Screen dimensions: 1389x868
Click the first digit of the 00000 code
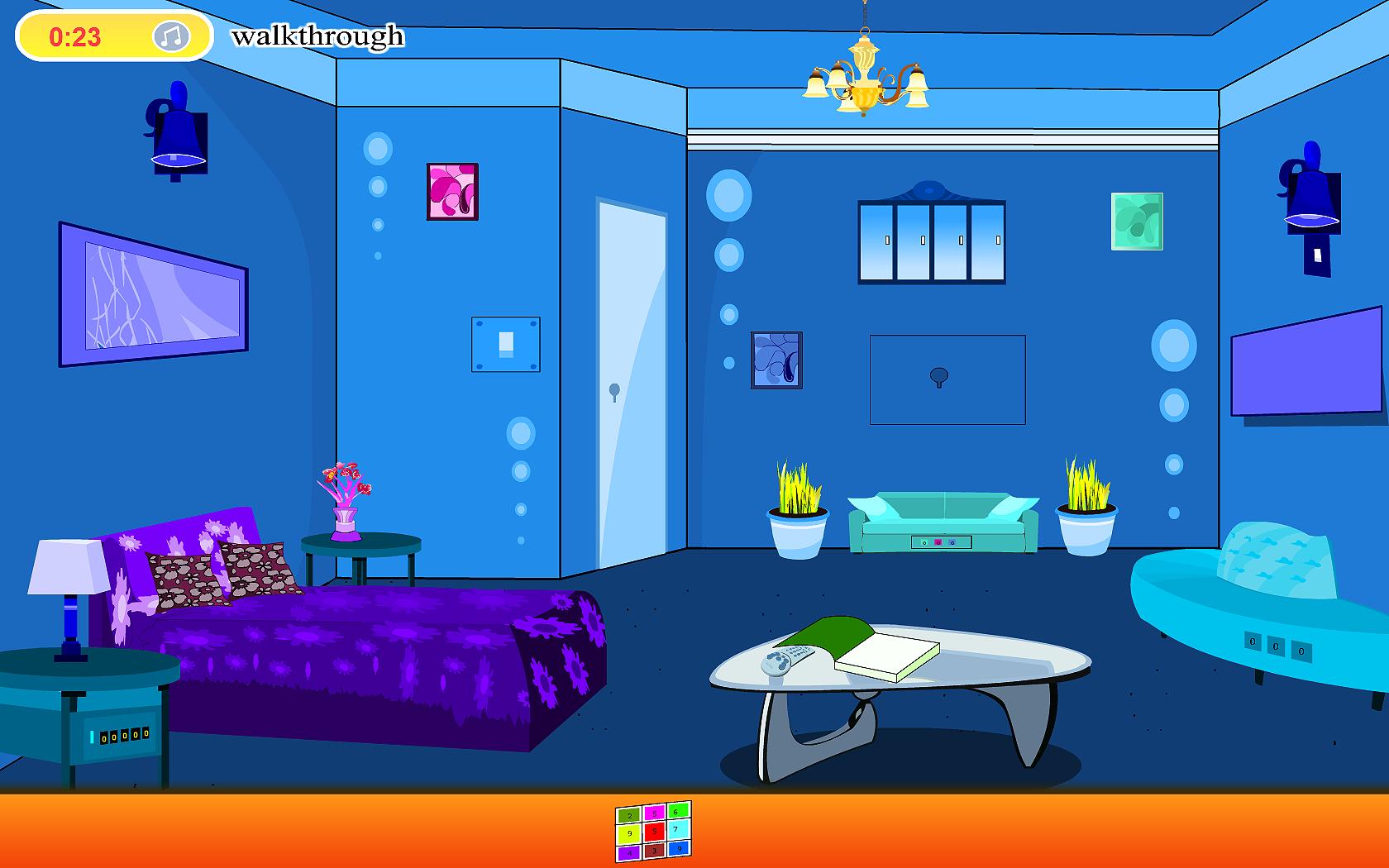click(104, 738)
